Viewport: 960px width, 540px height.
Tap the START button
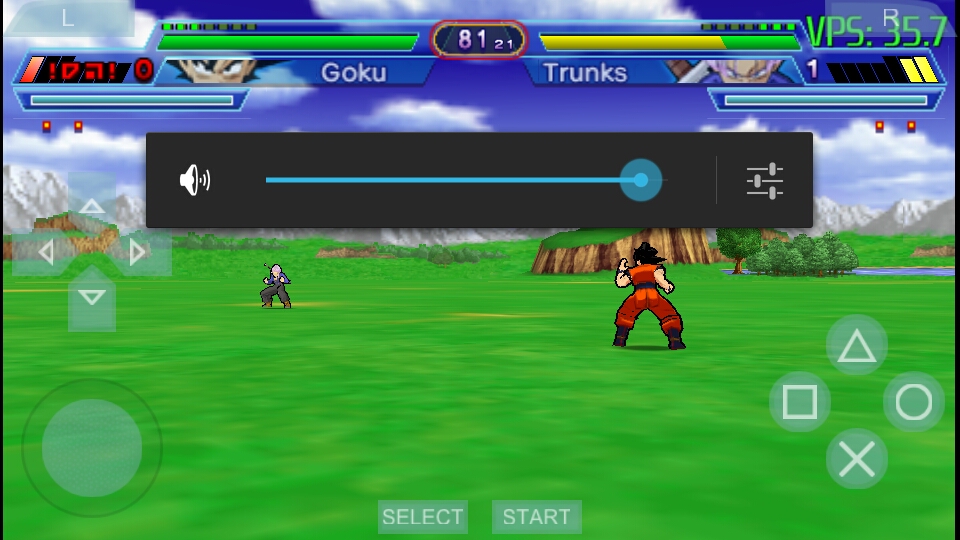coord(536,517)
